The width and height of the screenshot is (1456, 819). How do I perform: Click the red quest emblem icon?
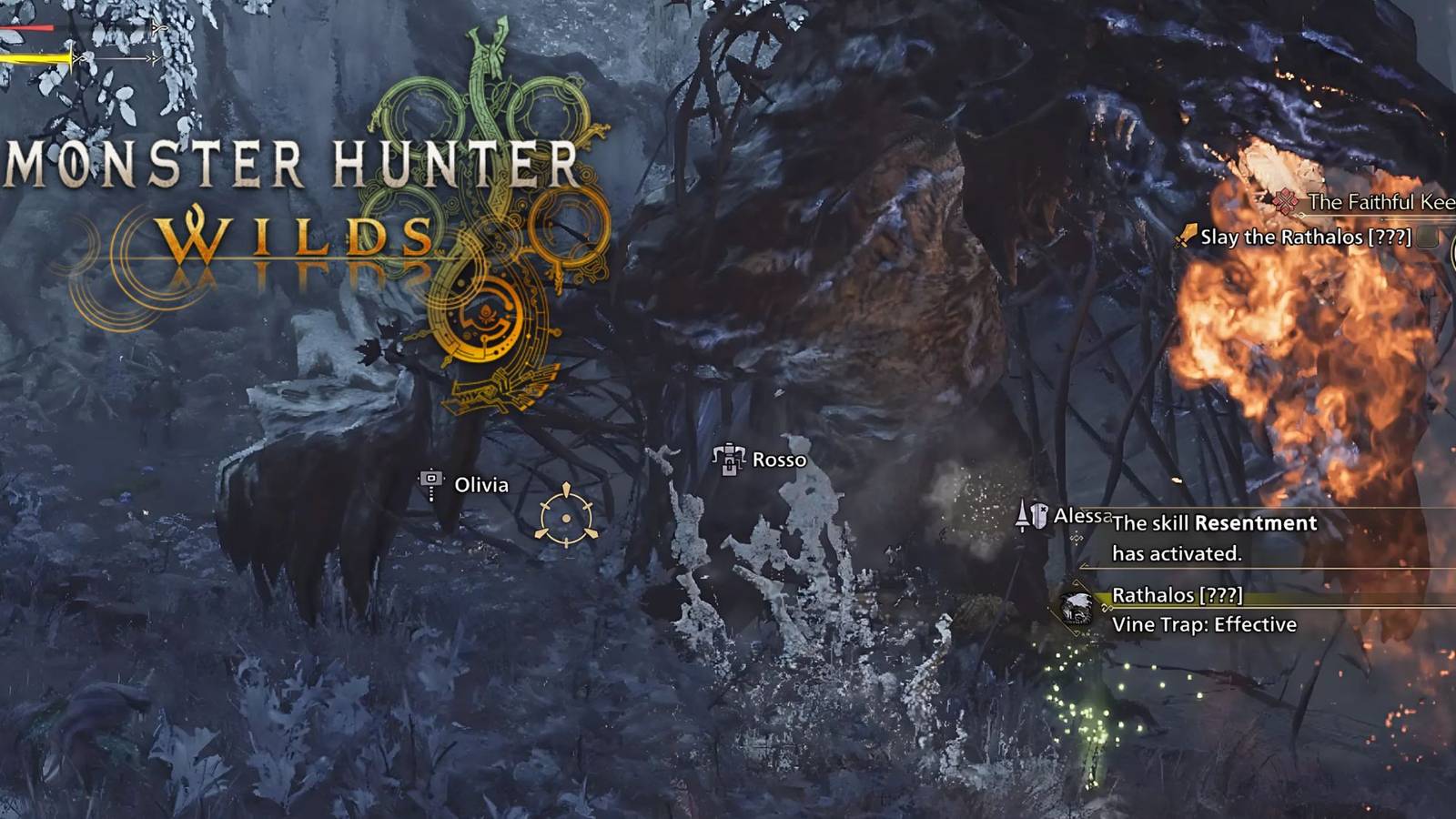(x=1285, y=199)
